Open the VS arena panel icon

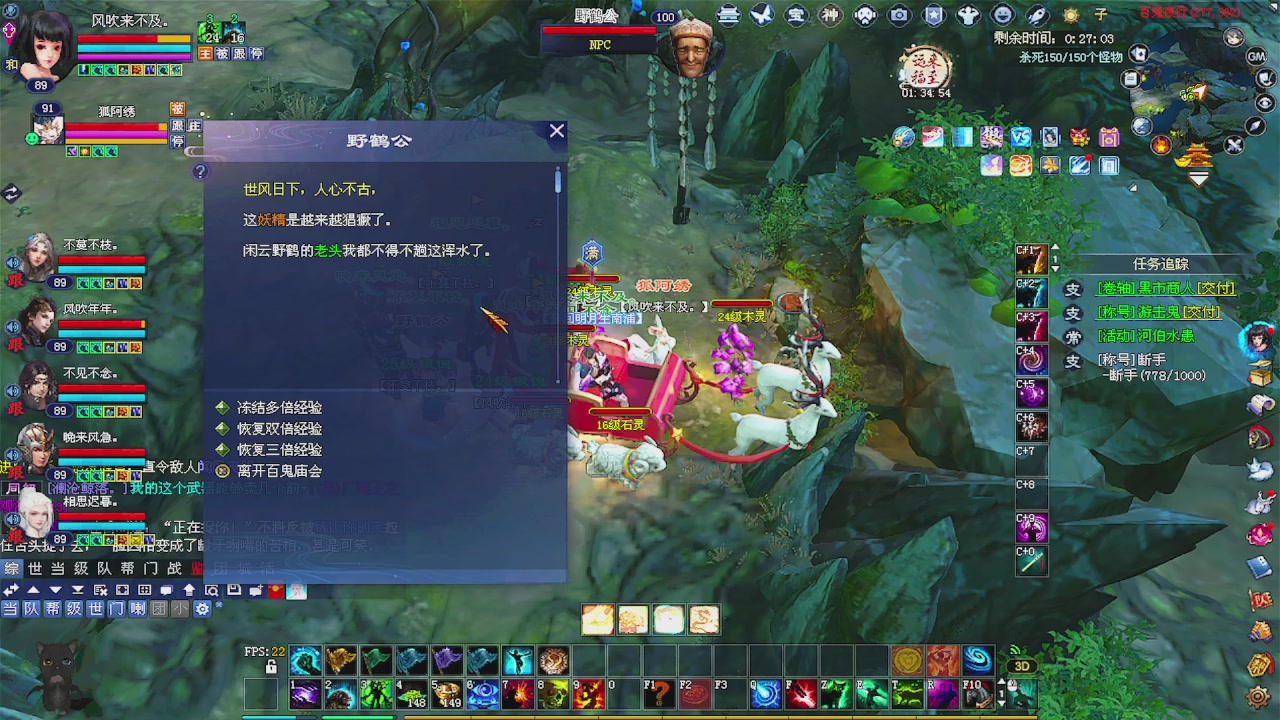tap(1019, 137)
